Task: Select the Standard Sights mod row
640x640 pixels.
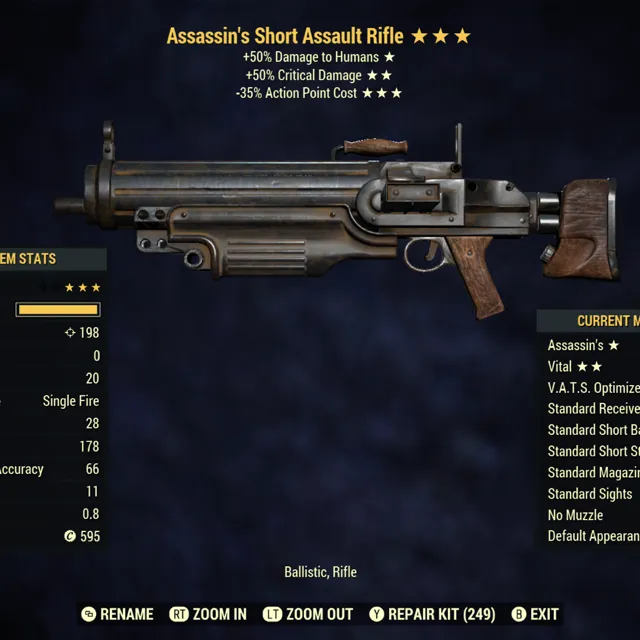Action: point(590,493)
